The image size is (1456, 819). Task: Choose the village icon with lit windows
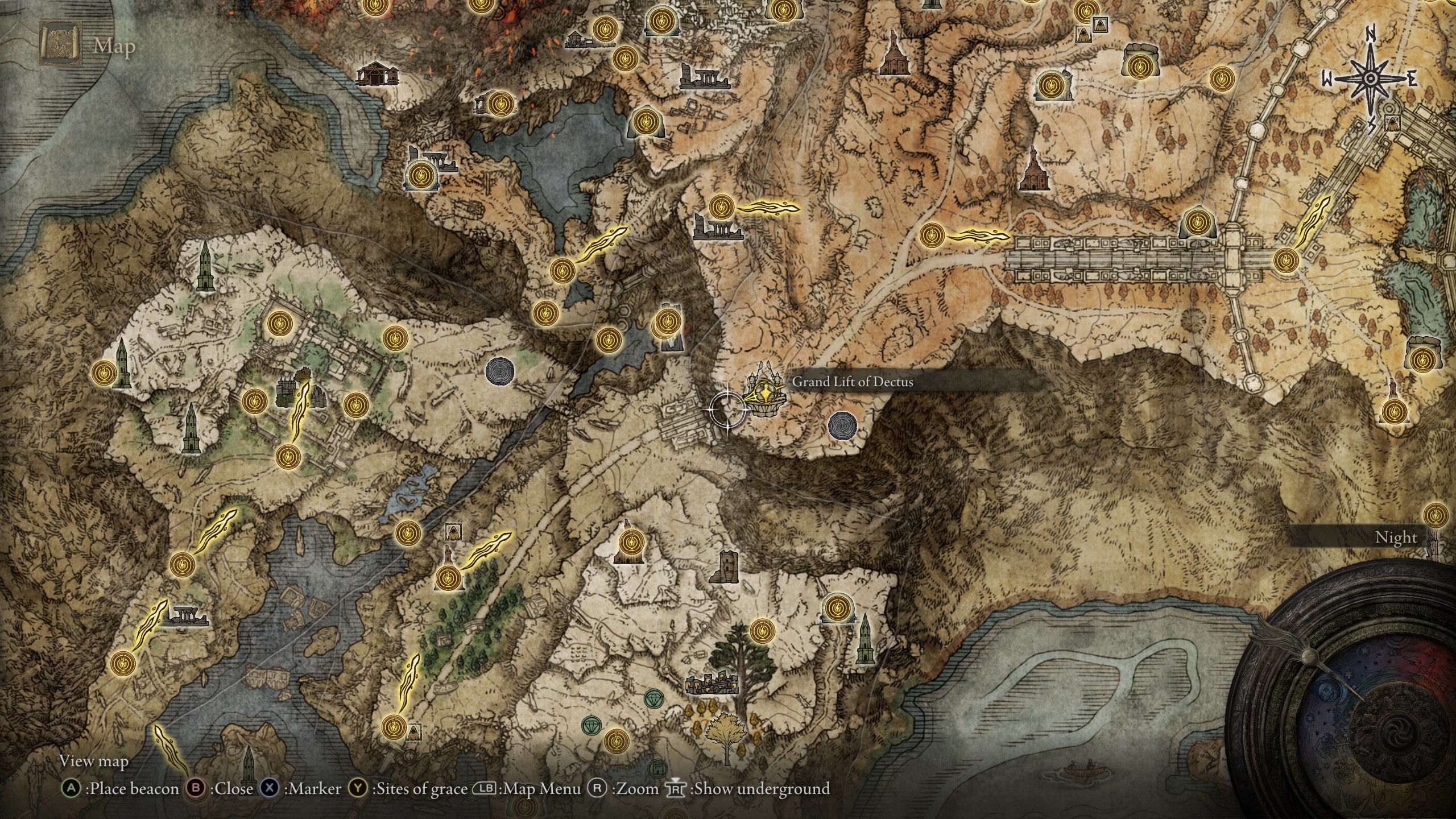[712, 684]
